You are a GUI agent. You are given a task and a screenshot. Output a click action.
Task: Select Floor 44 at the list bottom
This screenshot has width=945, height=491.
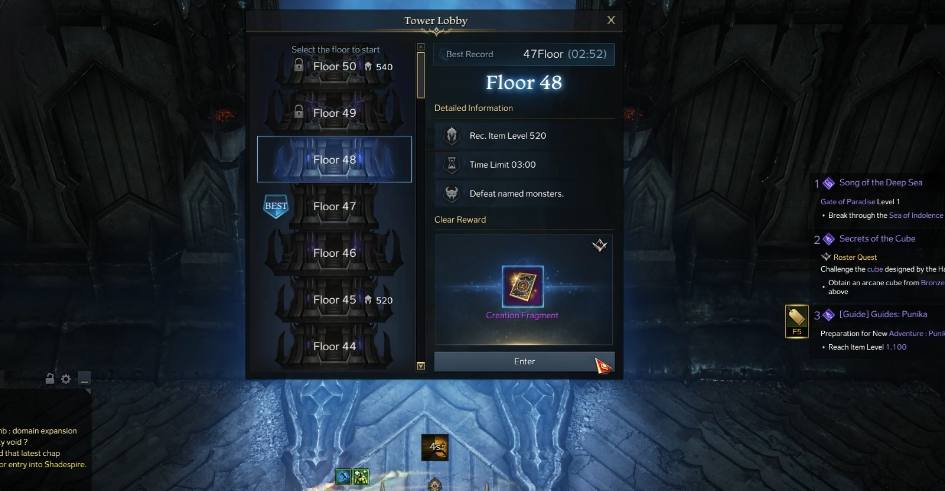(x=334, y=346)
